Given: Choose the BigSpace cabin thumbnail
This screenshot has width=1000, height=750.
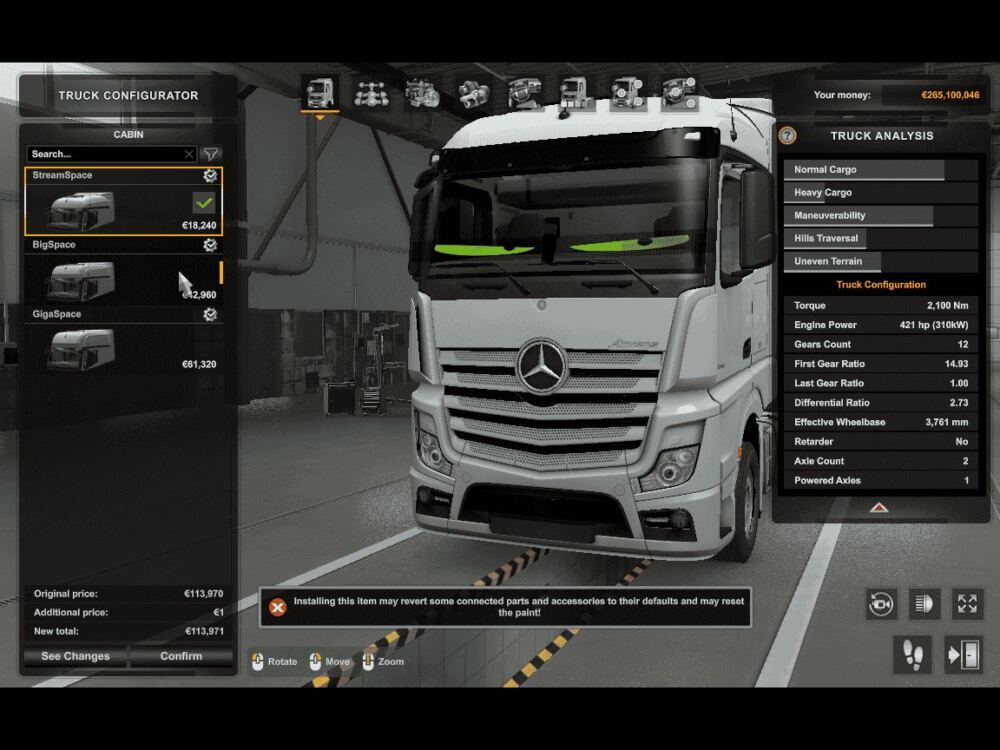Looking at the screenshot, I should (81, 281).
